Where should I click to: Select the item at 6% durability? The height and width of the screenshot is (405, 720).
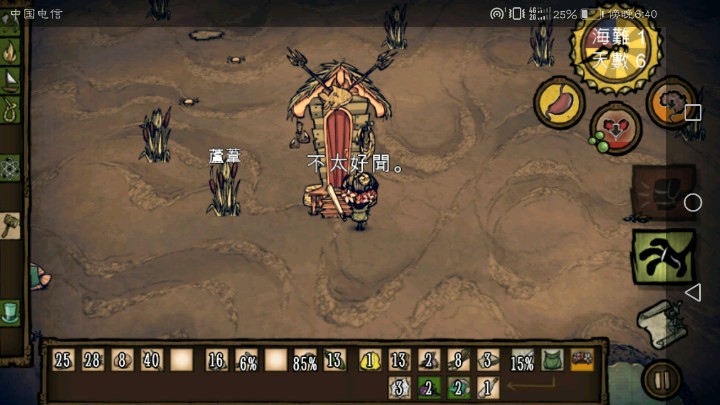(247, 360)
